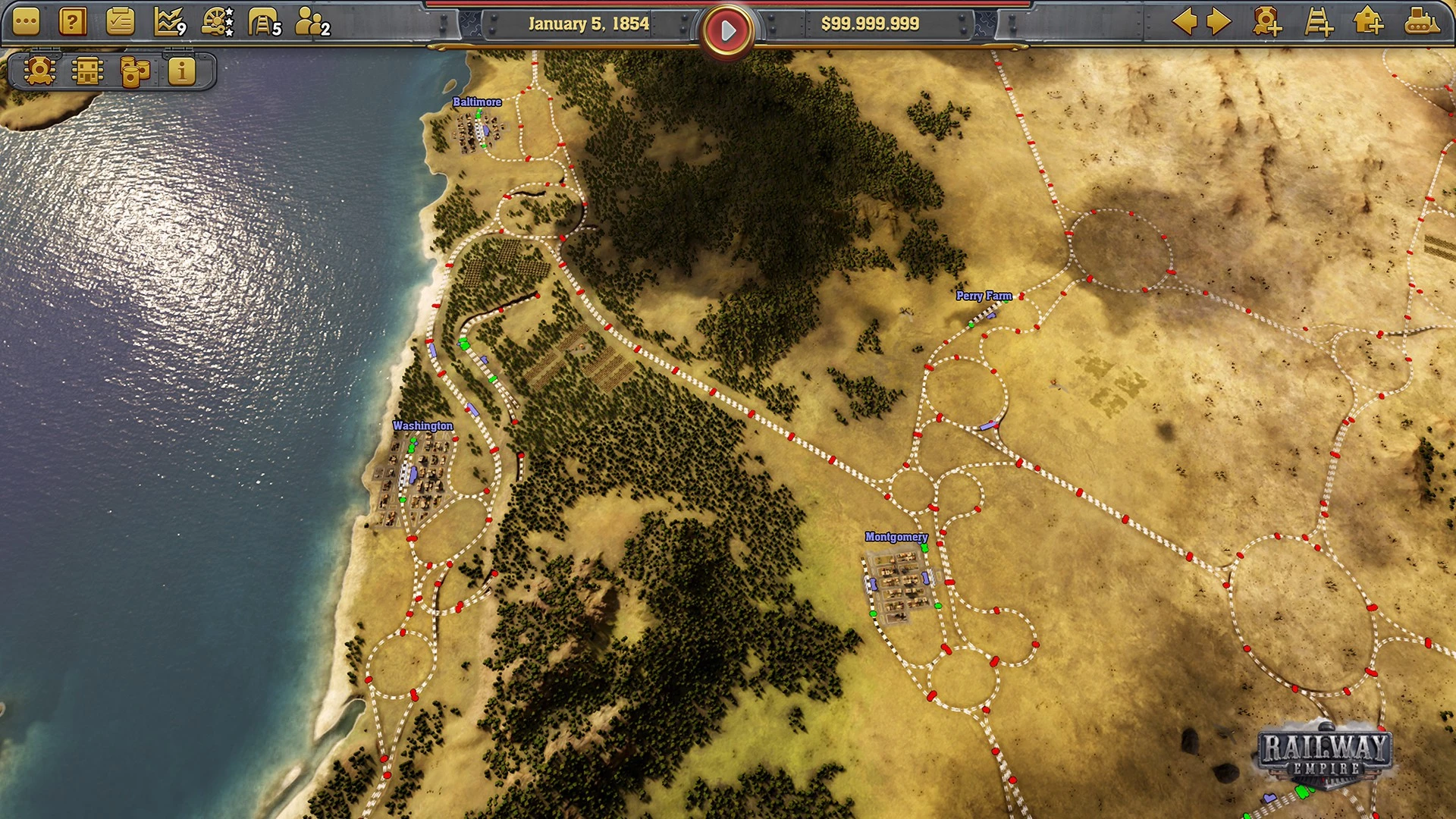This screenshot has height=819, width=1456.
Task: Select the Montgomery city label
Action: [896, 537]
